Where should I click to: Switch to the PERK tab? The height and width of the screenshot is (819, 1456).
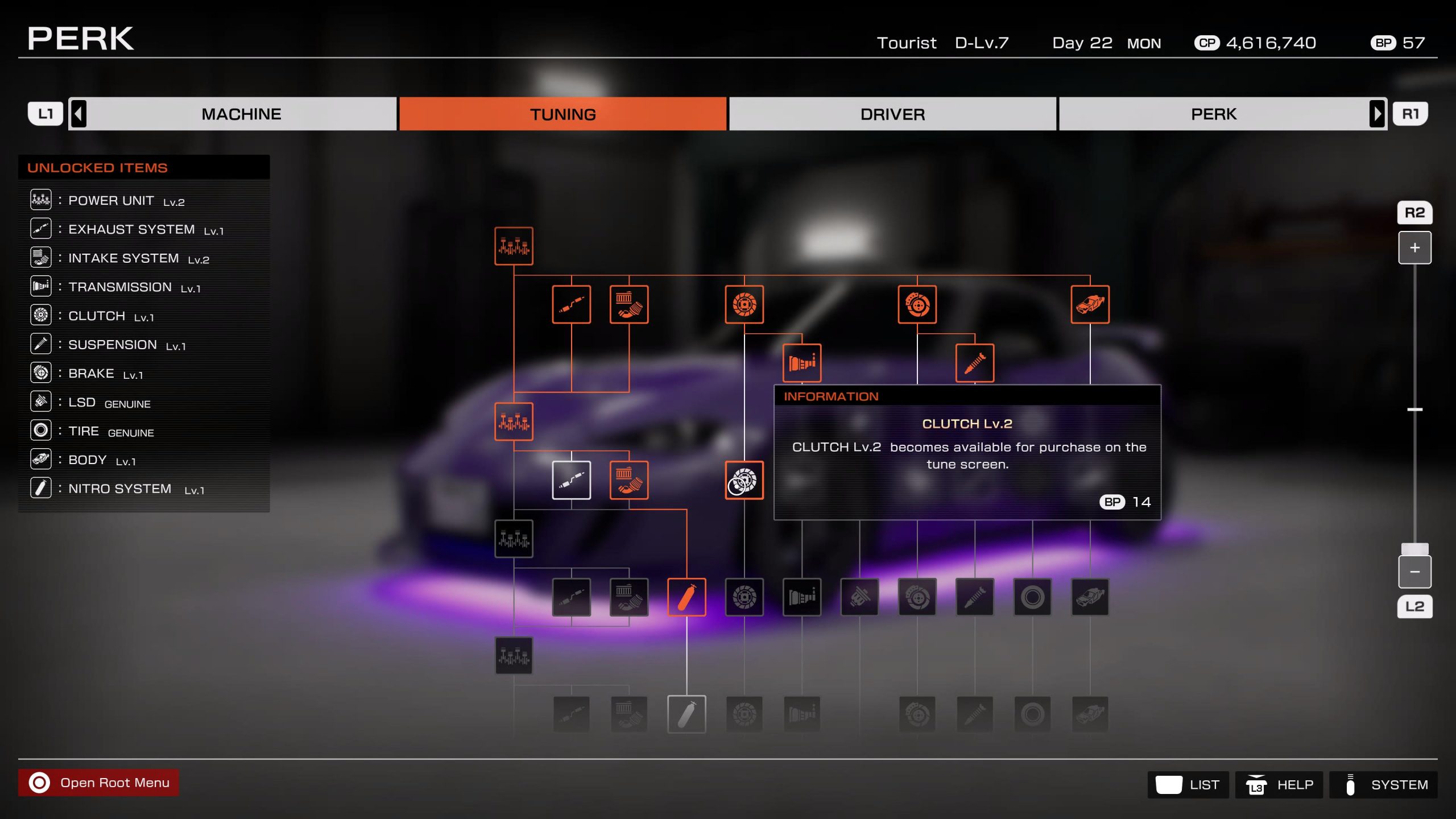click(1213, 114)
